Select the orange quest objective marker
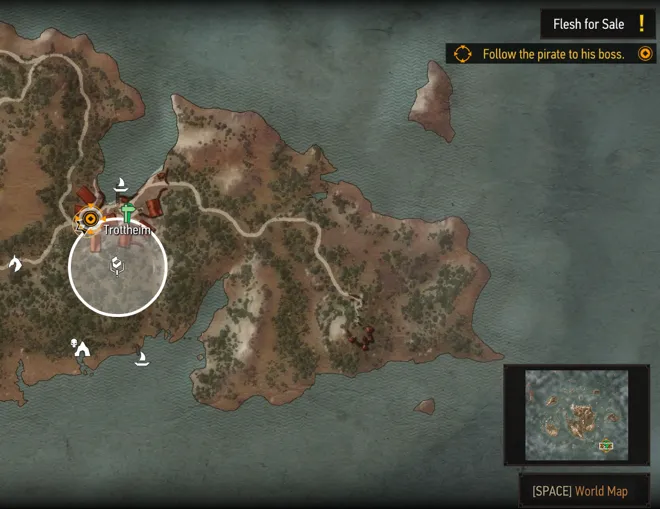The image size is (660, 509). pyautogui.click(x=91, y=217)
